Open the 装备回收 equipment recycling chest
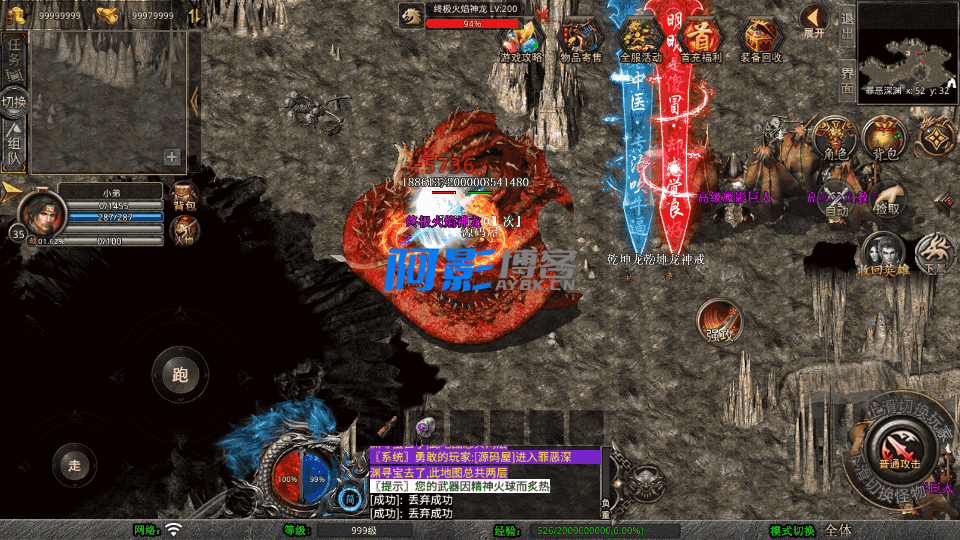The height and width of the screenshot is (540, 960). pos(762,40)
